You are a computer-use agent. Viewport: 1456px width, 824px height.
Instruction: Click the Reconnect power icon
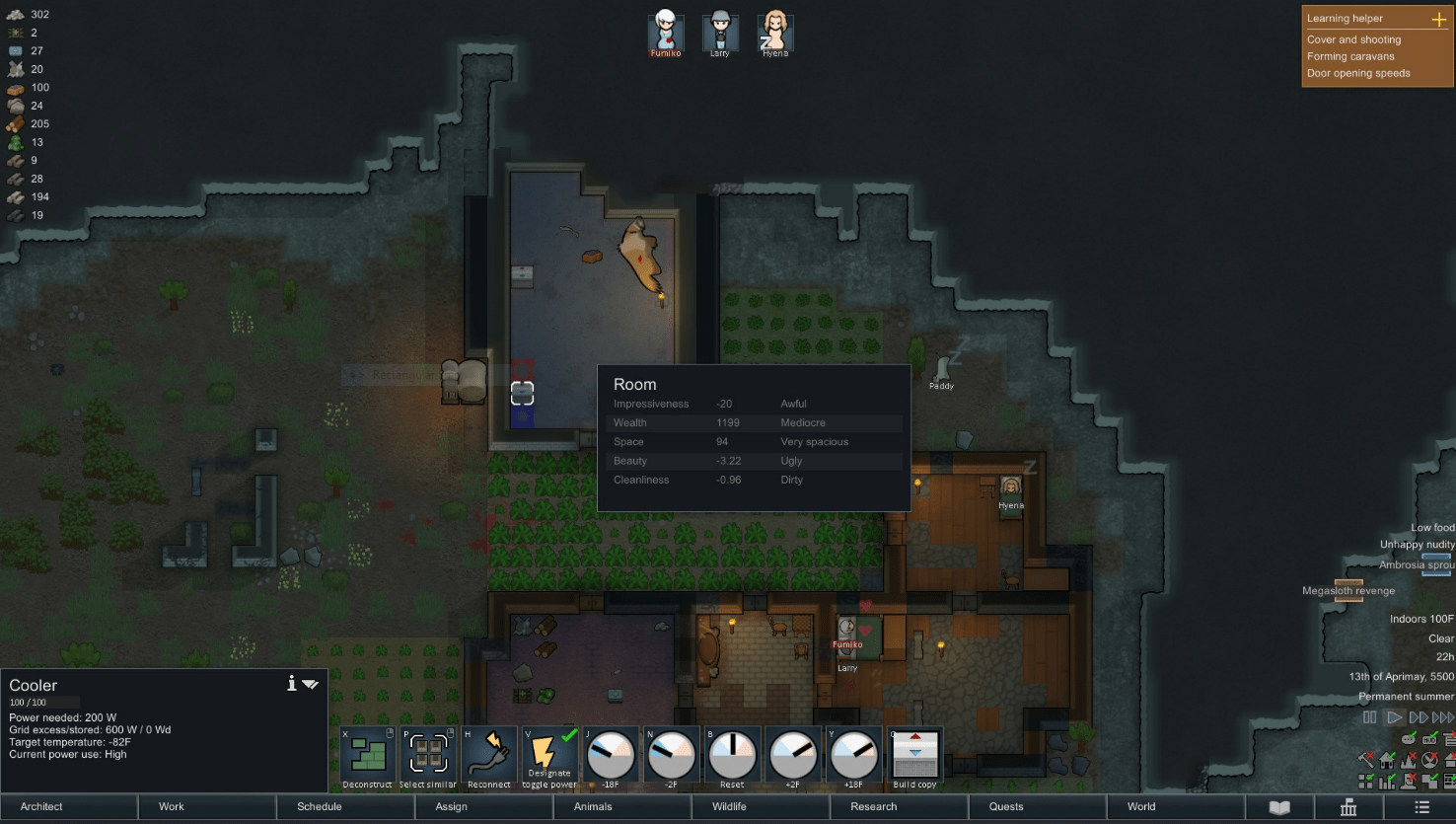point(488,753)
